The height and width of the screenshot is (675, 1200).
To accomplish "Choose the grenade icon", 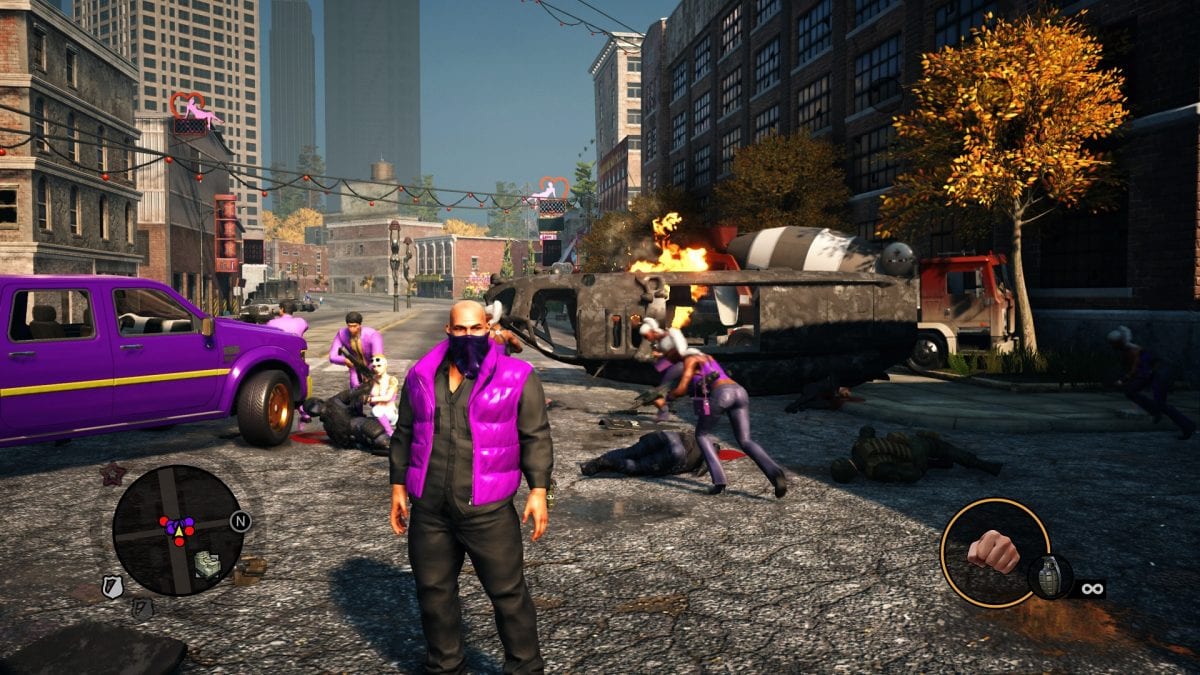I will coord(1050,577).
